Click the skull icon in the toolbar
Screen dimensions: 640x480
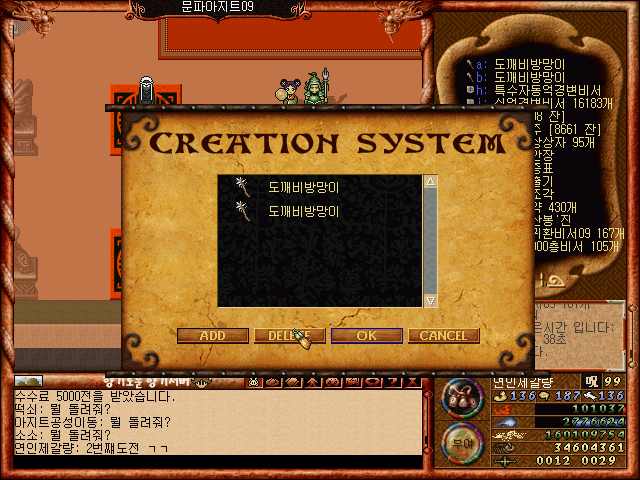(x=255, y=382)
